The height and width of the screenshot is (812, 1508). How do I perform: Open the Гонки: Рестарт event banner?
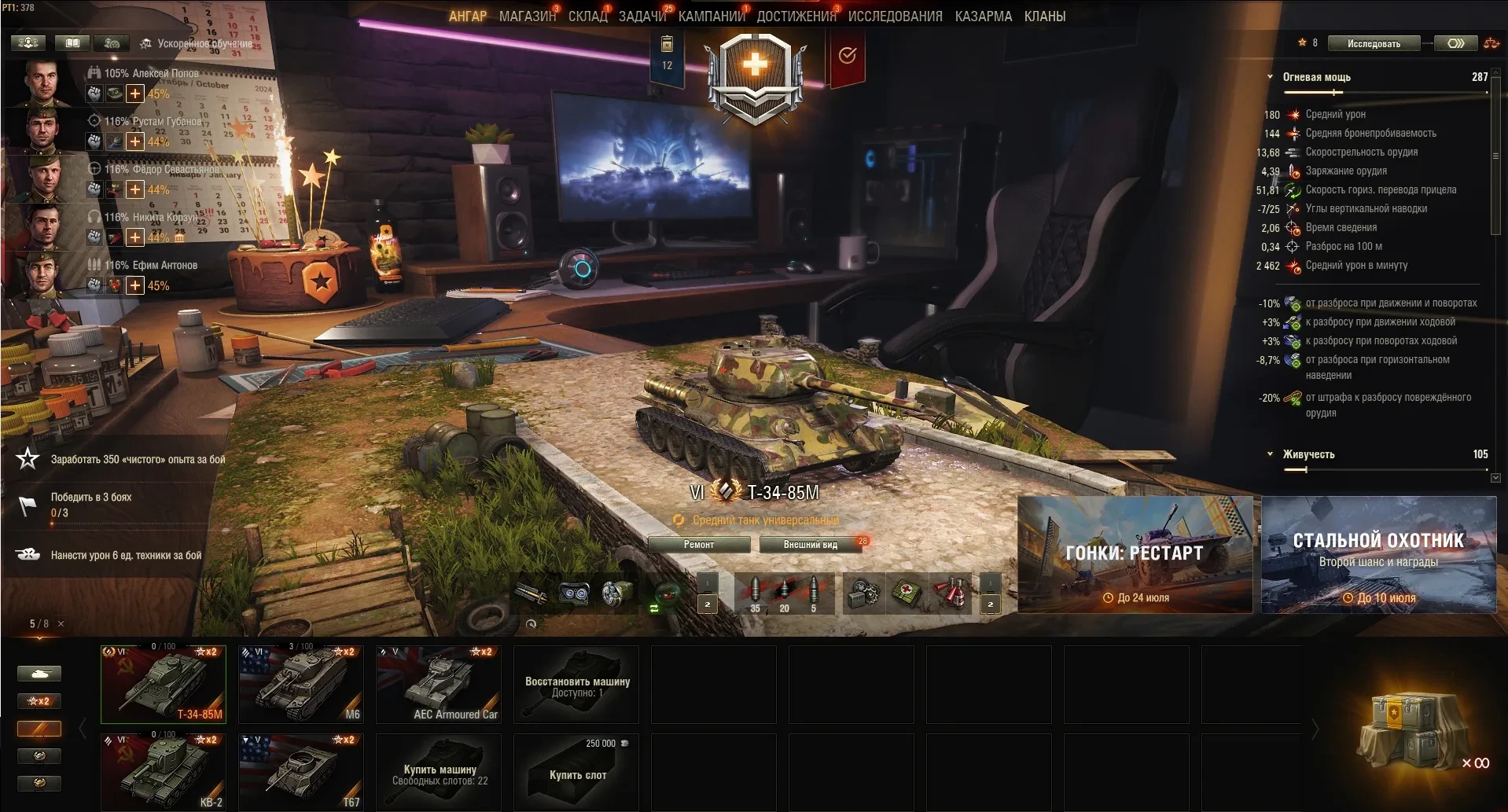click(x=1135, y=554)
